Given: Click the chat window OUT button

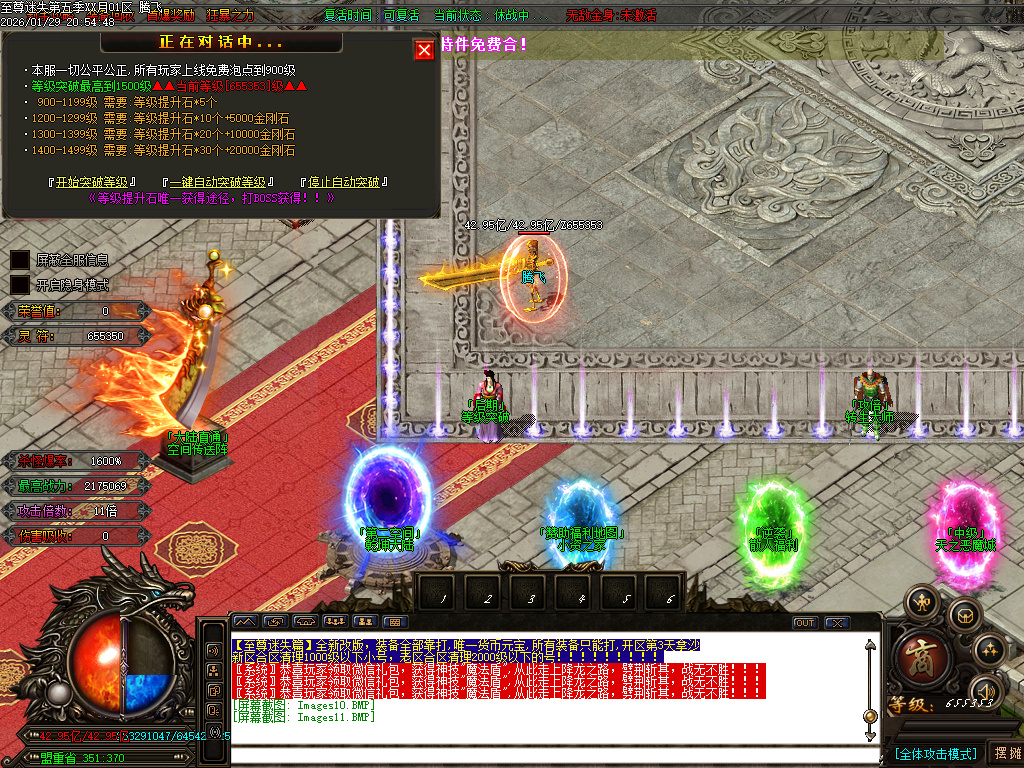Looking at the screenshot, I should point(805,623).
